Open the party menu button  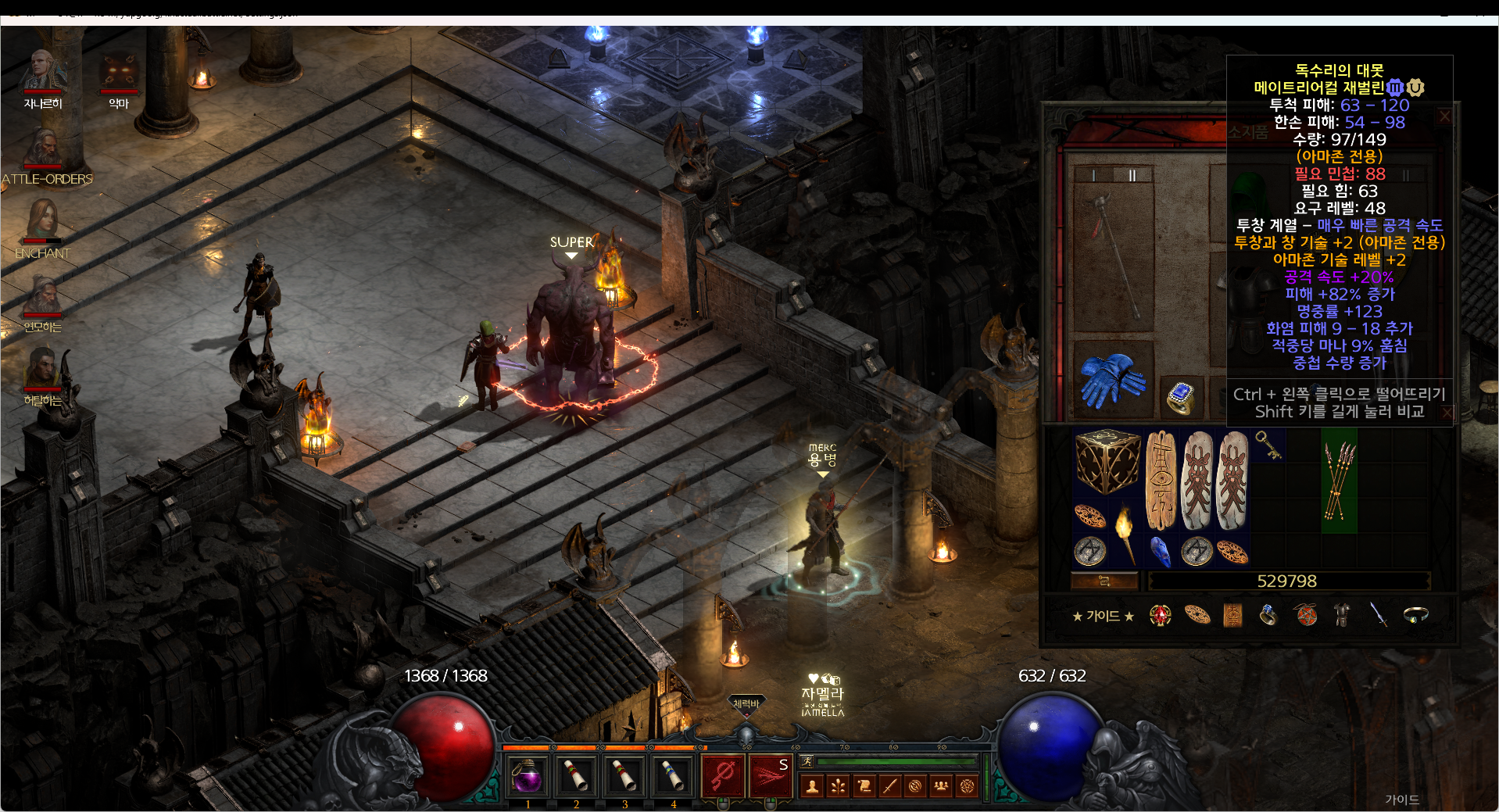pyautogui.click(x=941, y=786)
